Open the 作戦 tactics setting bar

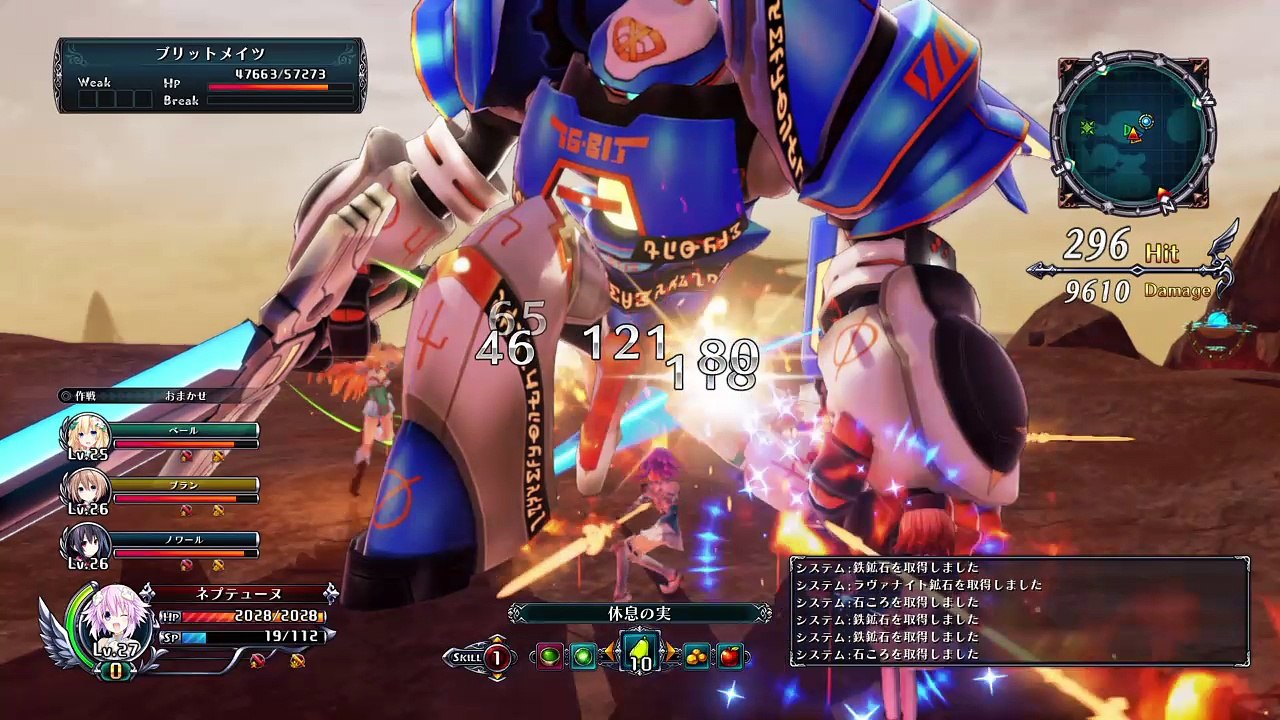[x=150, y=396]
